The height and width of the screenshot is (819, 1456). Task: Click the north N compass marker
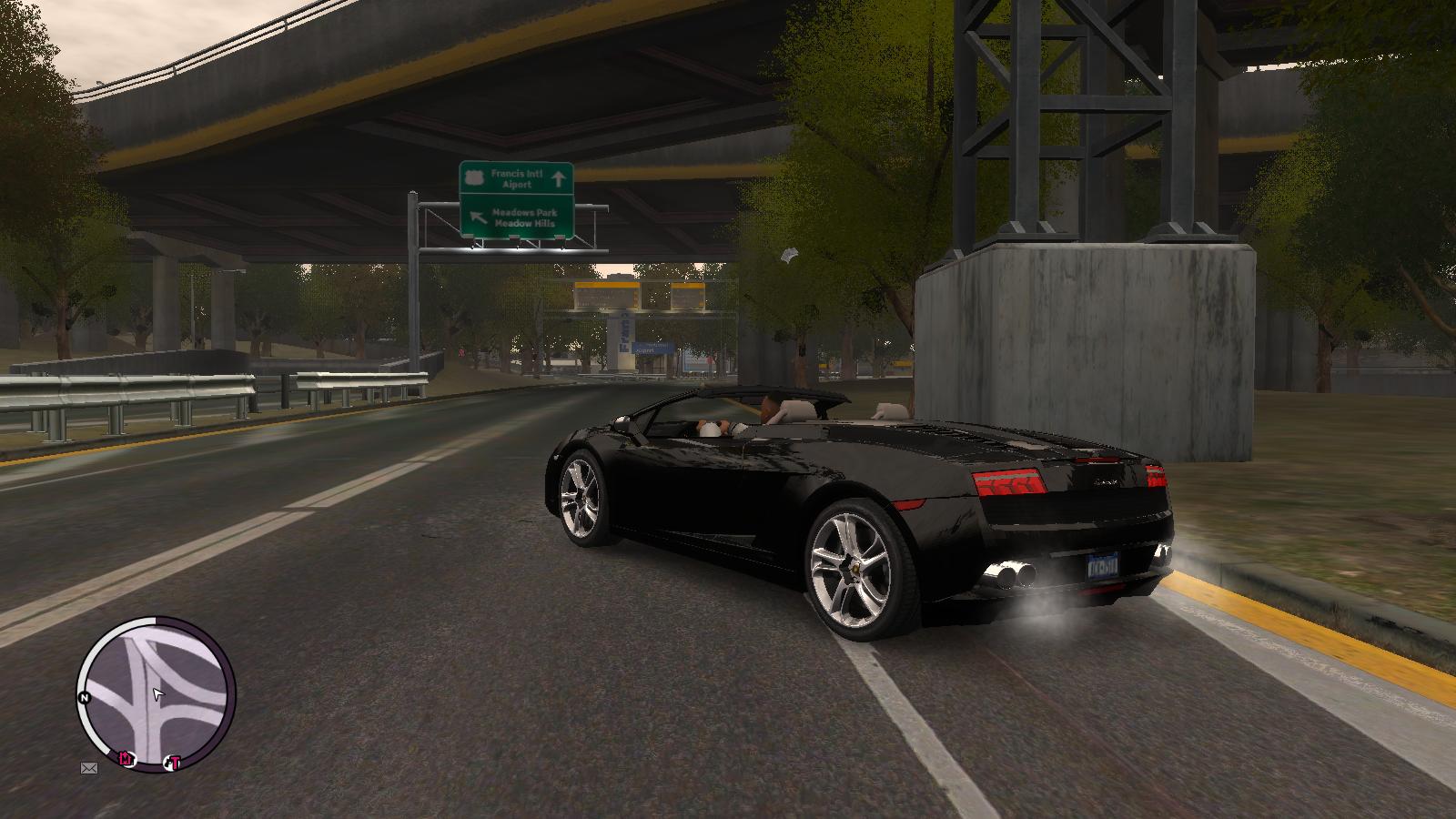coord(85,698)
